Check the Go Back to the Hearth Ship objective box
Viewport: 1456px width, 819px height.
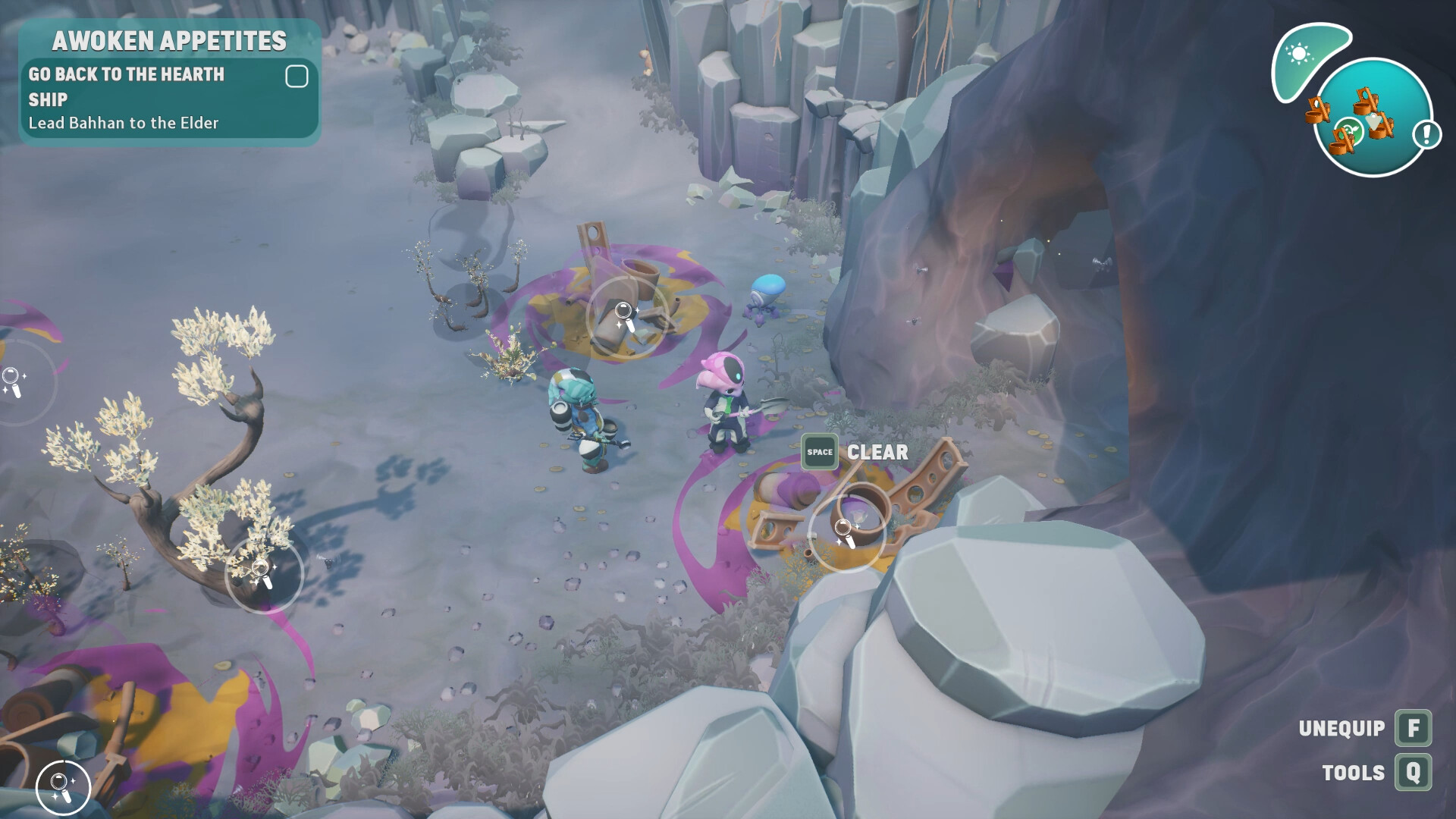pos(297,75)
